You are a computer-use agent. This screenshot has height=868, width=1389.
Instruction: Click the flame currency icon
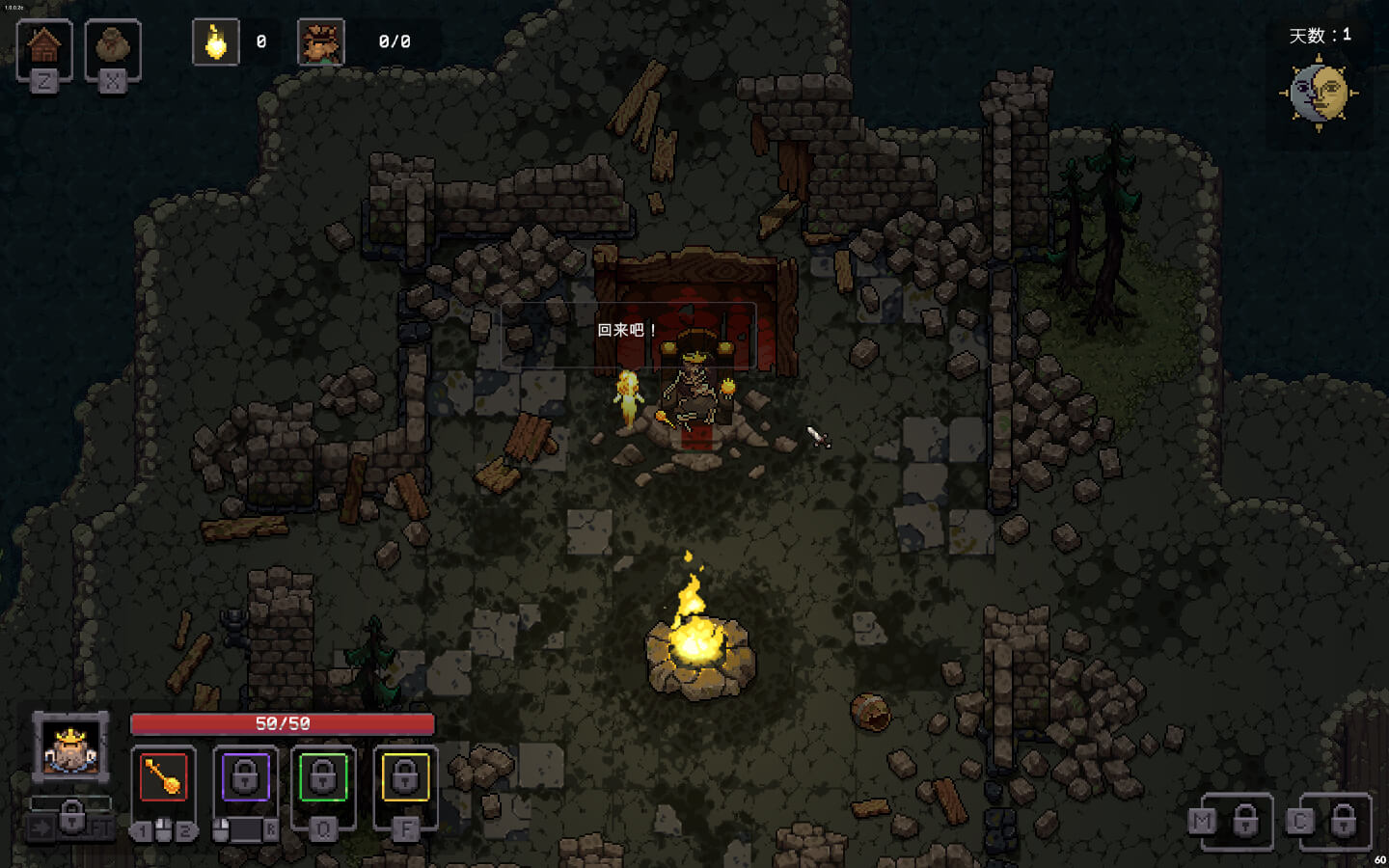pos(216,42)
